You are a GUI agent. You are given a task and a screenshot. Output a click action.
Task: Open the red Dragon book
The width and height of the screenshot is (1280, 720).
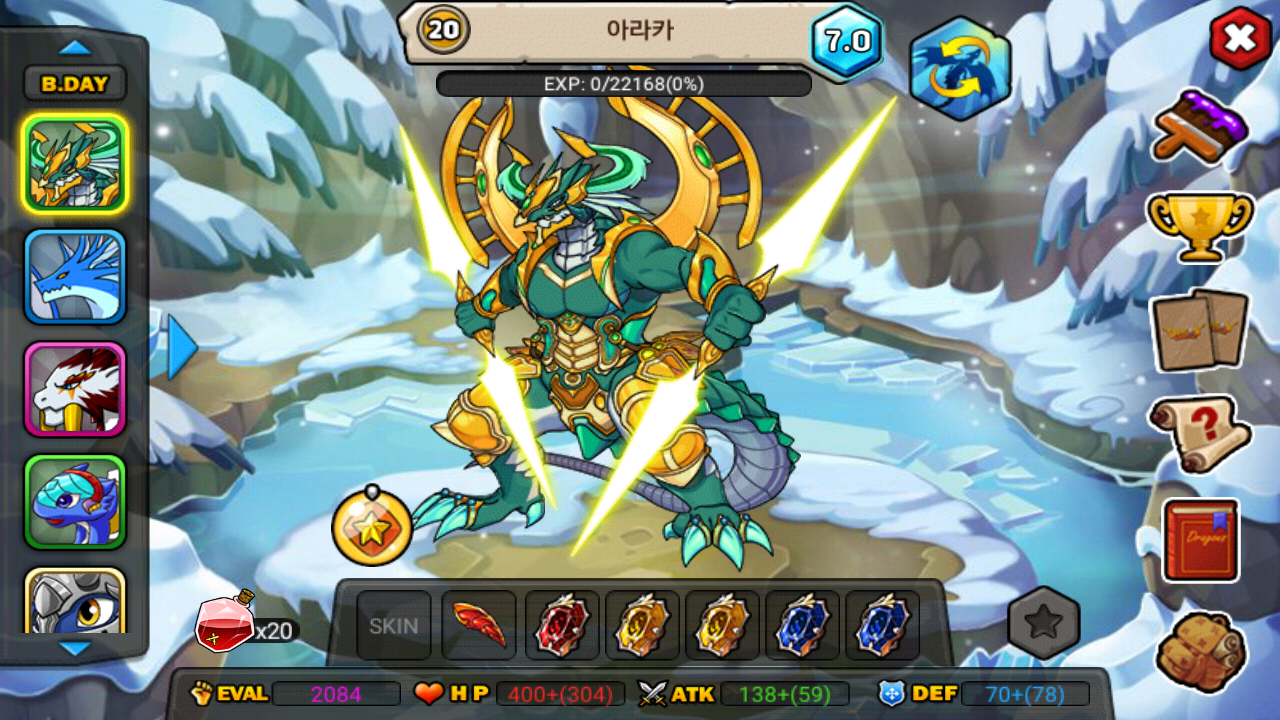[x=1200, y=540]
